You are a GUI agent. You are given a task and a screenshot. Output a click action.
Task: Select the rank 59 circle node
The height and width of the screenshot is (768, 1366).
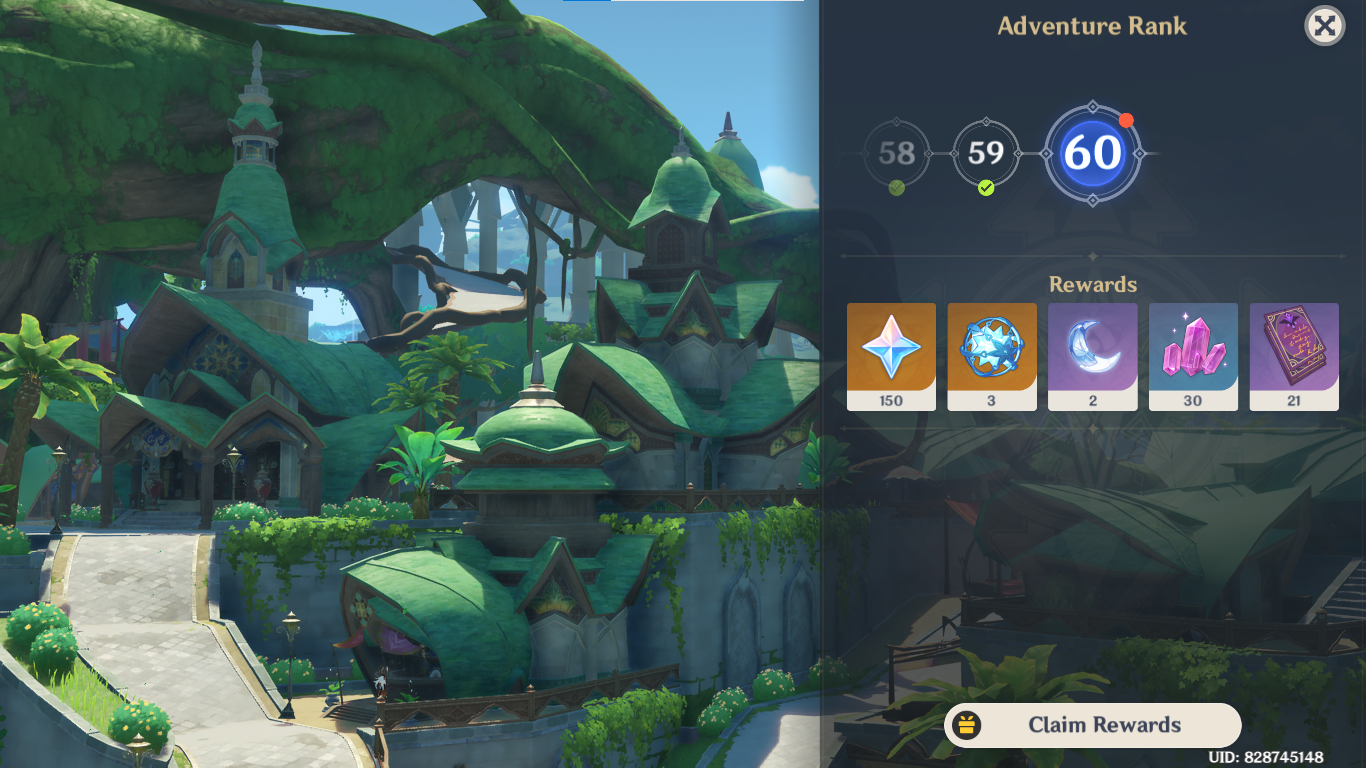[x=987, y=152]
